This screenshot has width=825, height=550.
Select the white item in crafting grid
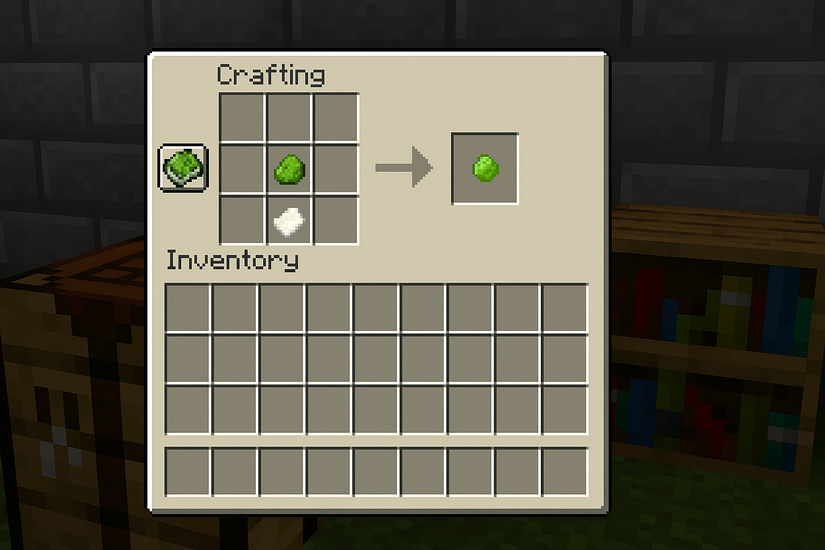pyautogui.click(x=290, y=219)
